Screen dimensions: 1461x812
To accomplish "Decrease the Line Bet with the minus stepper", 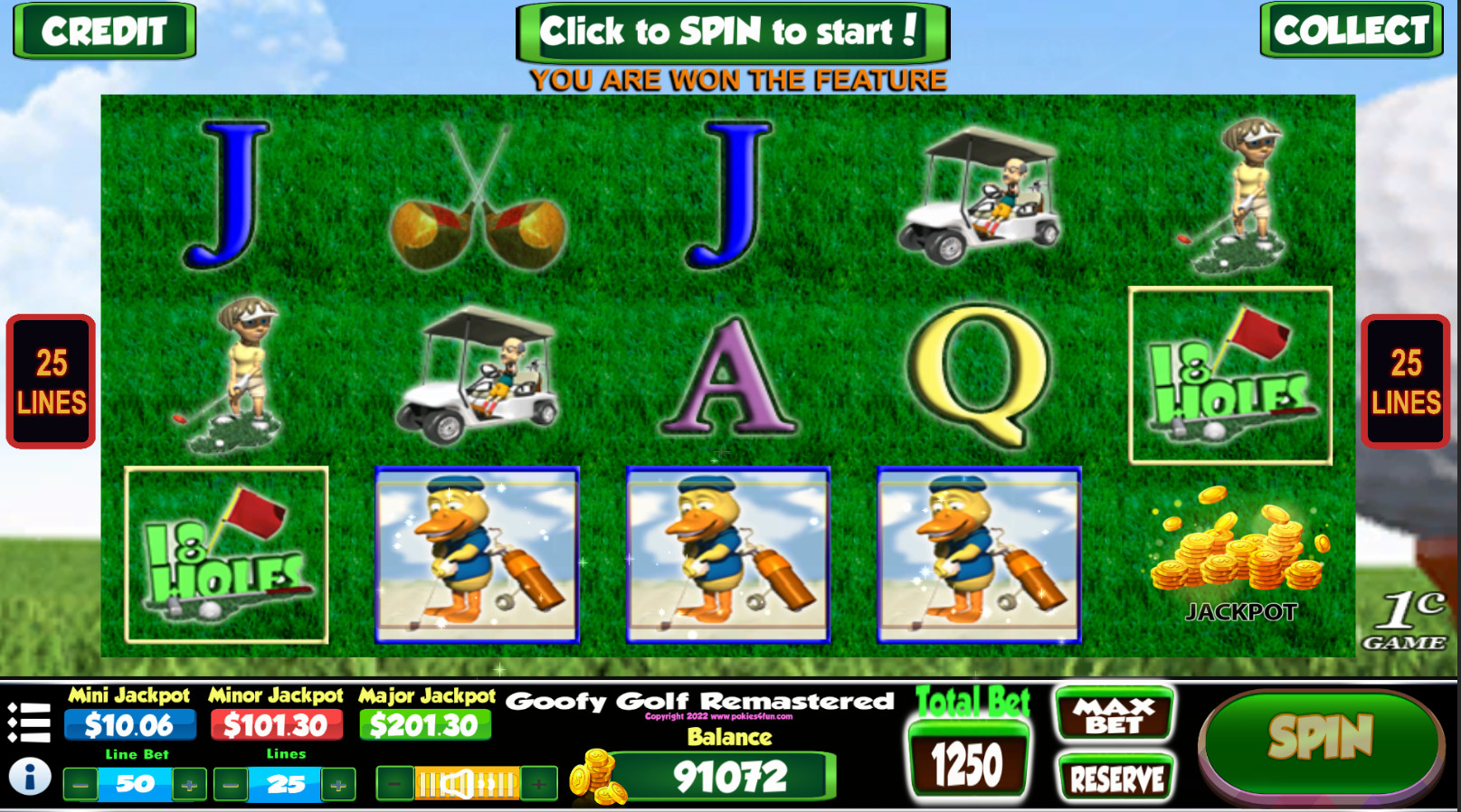I will (x=81, y=783).
